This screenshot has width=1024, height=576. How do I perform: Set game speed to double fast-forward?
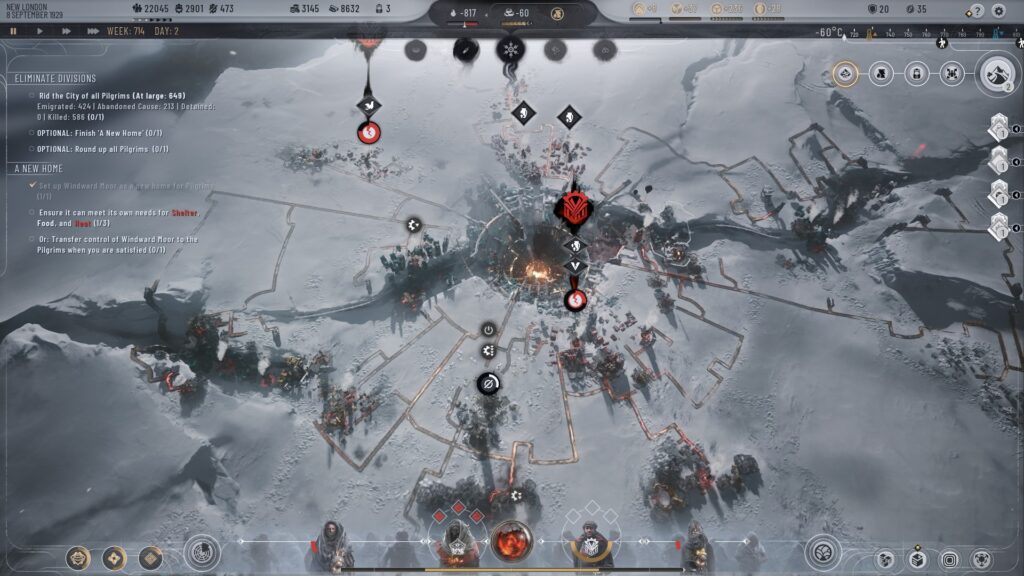click(x=66, y=31)
